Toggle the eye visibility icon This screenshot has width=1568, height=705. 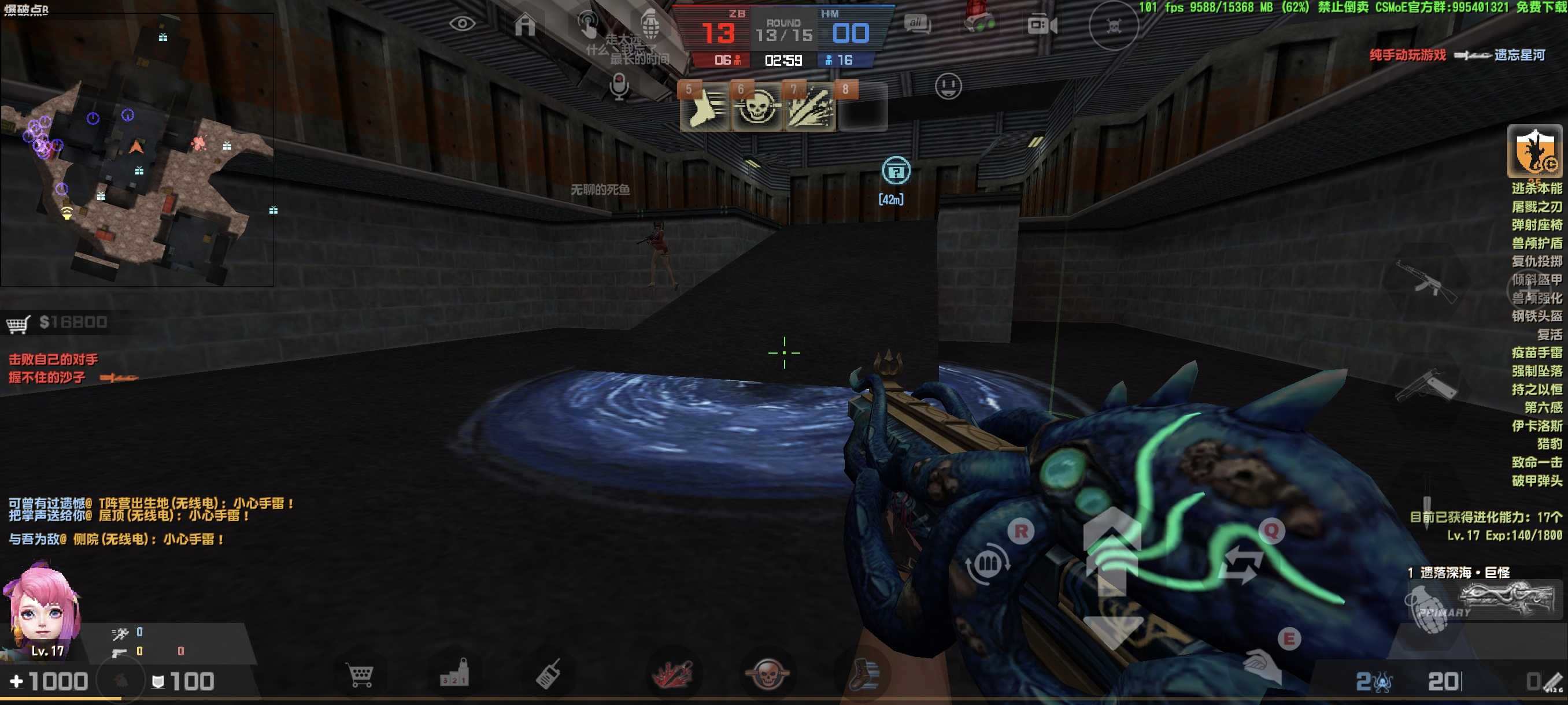tap(462, 24)
